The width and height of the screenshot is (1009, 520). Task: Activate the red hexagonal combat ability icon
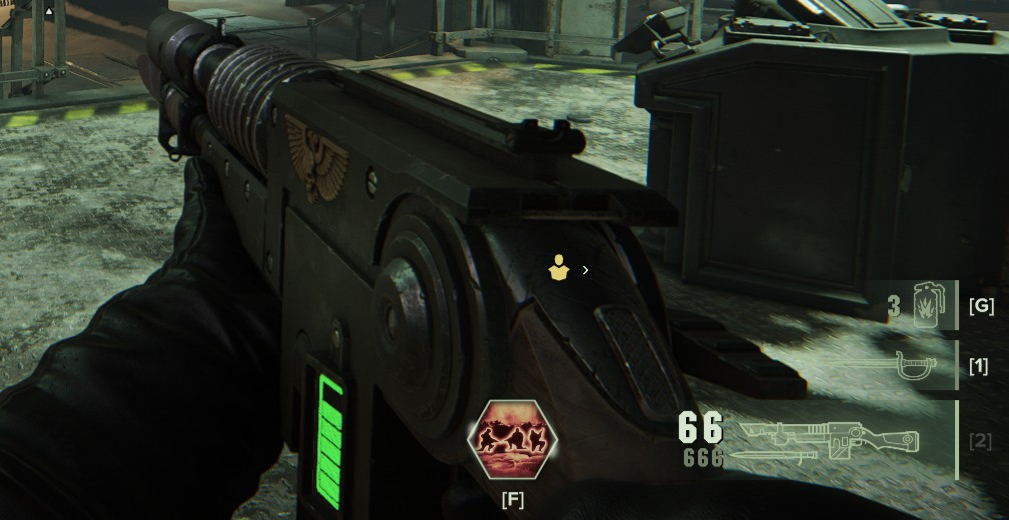click(x=512, y=439)
